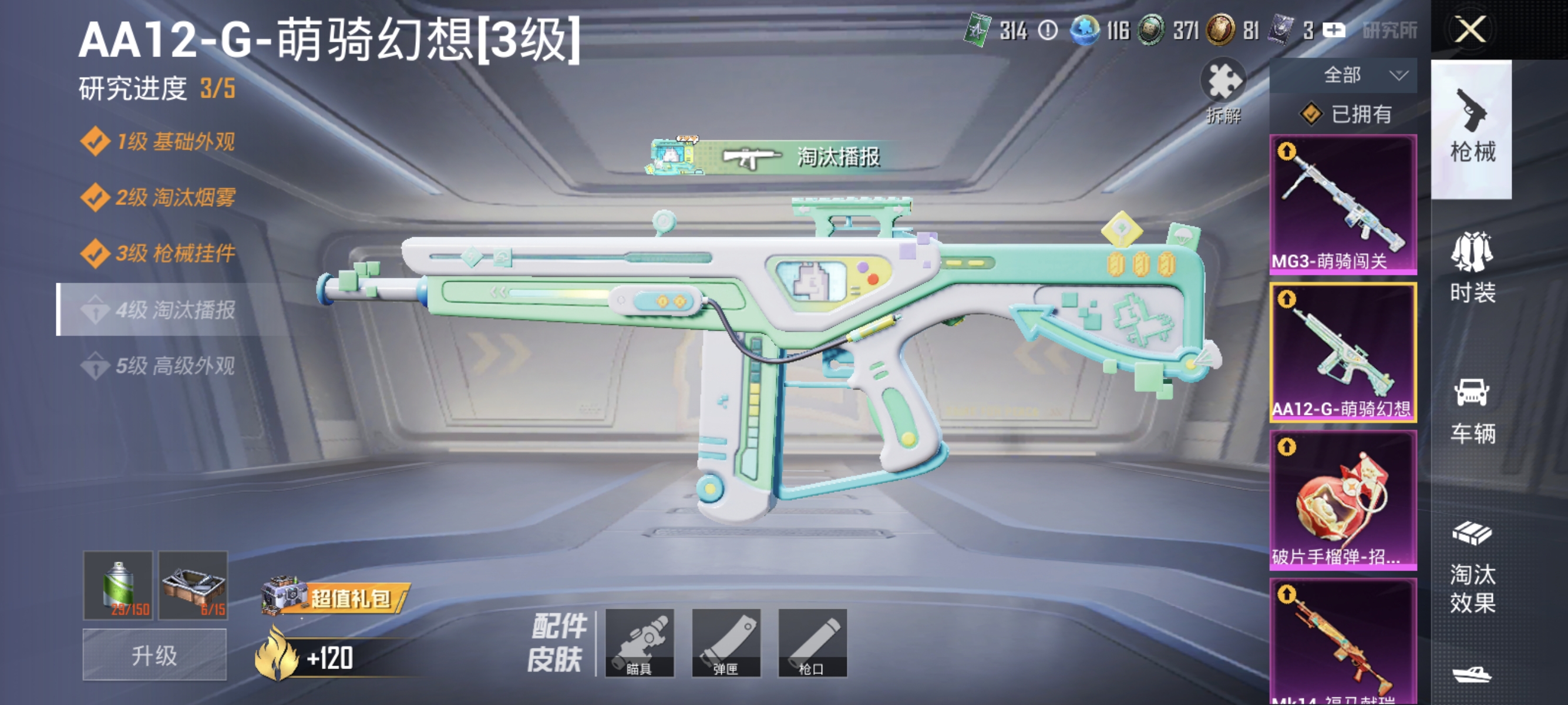Click the 拆解 (dismantle) puzzle icon
1568x705 pixels.
tap(1223, 83)
